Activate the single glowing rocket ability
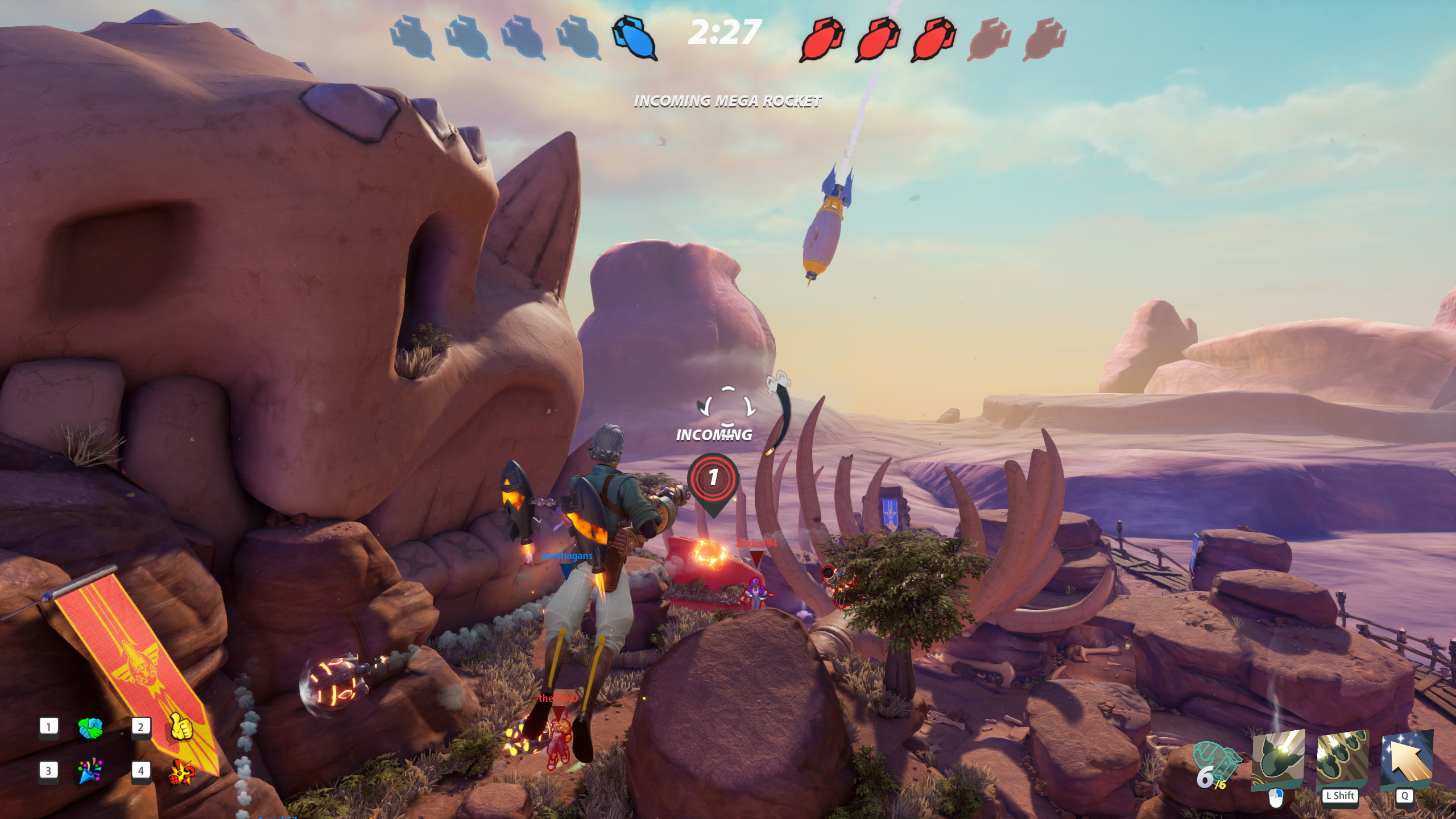1456x819 pixels. [x=1277, y=759]
